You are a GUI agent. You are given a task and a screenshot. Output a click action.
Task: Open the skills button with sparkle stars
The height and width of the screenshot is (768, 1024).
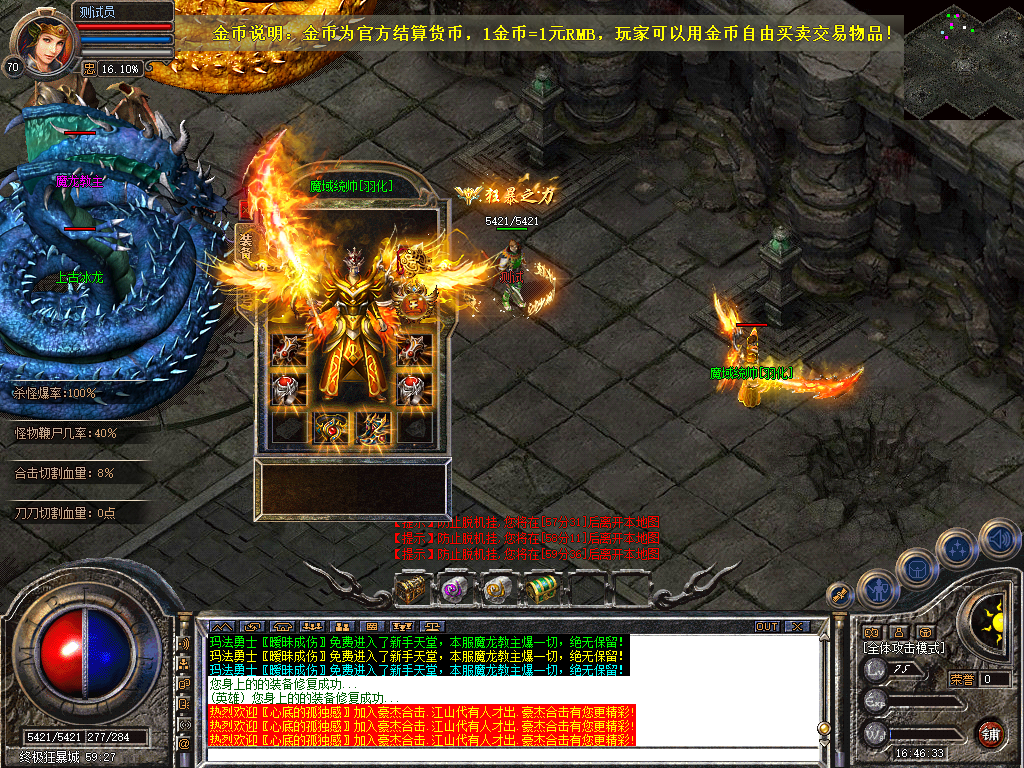tap(956, 549)
